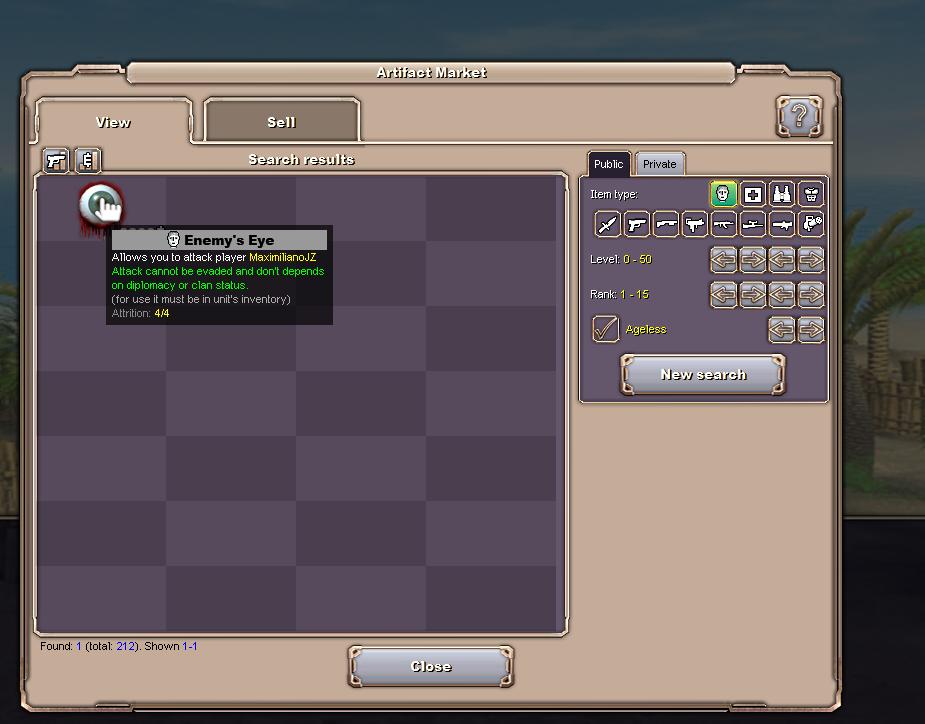Switch to the Sell tab
The height and width of the screenshot is (724, 925).
tap(281, 122)
